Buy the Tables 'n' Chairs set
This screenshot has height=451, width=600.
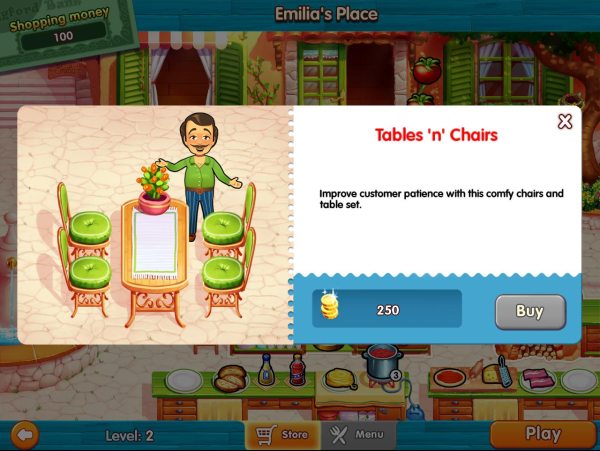[530, 311]
